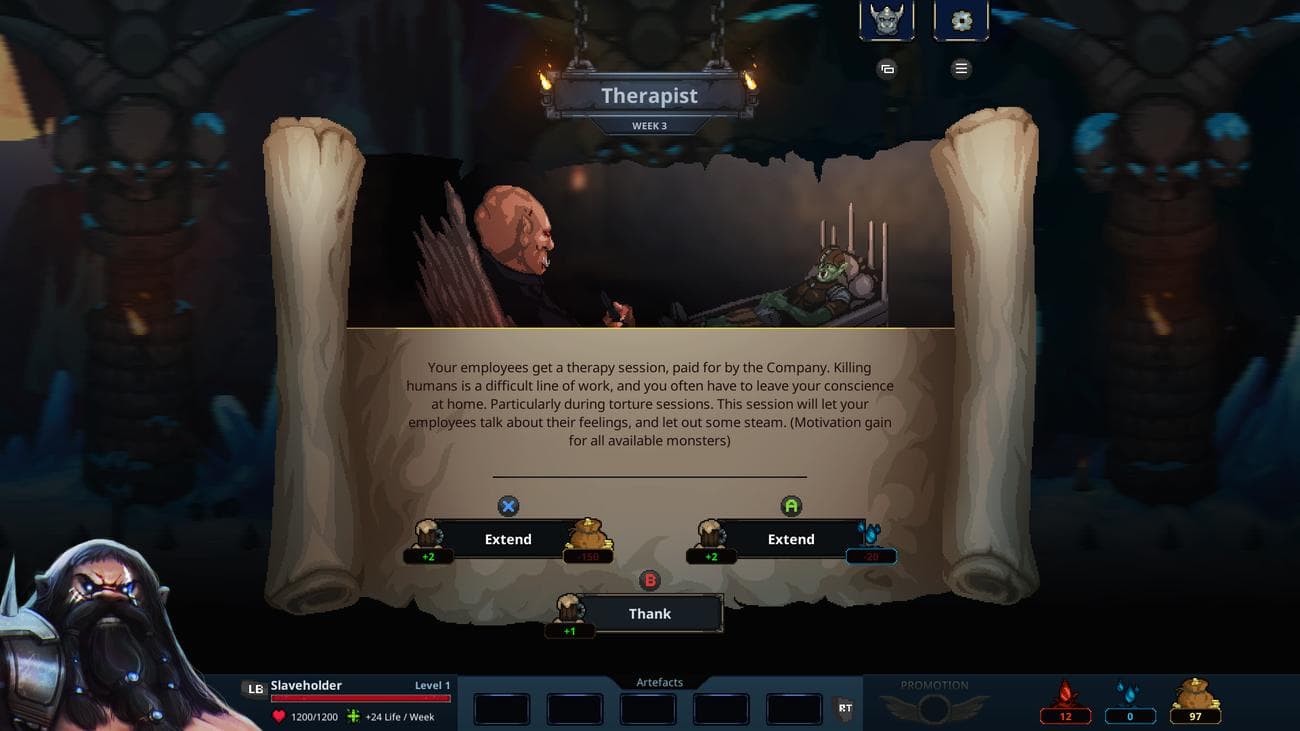Click the RT button prompt beside artefact slots
1300x731 pixels.
[x=845, y=708]
